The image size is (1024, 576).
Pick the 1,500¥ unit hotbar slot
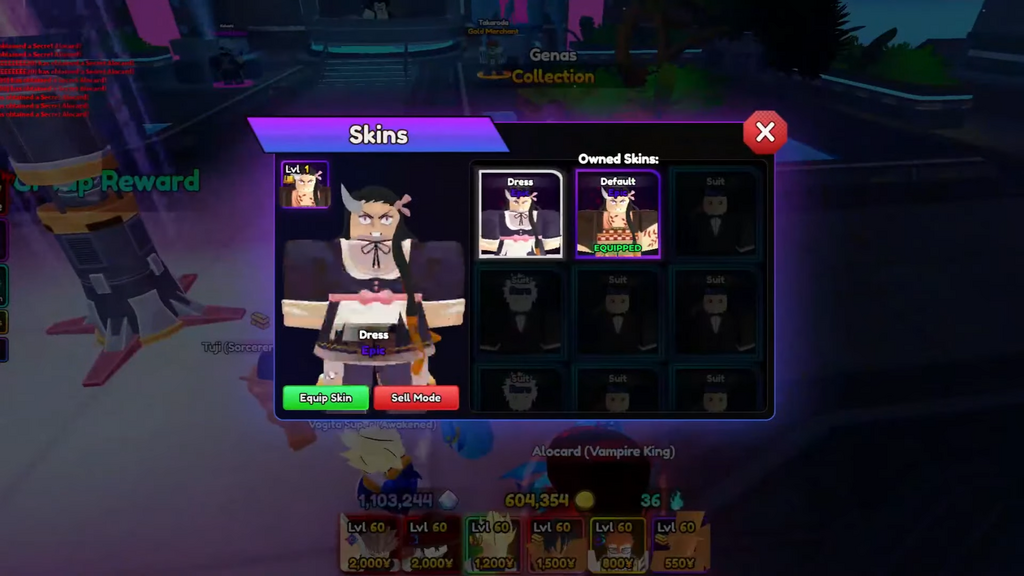coord(556,545)
